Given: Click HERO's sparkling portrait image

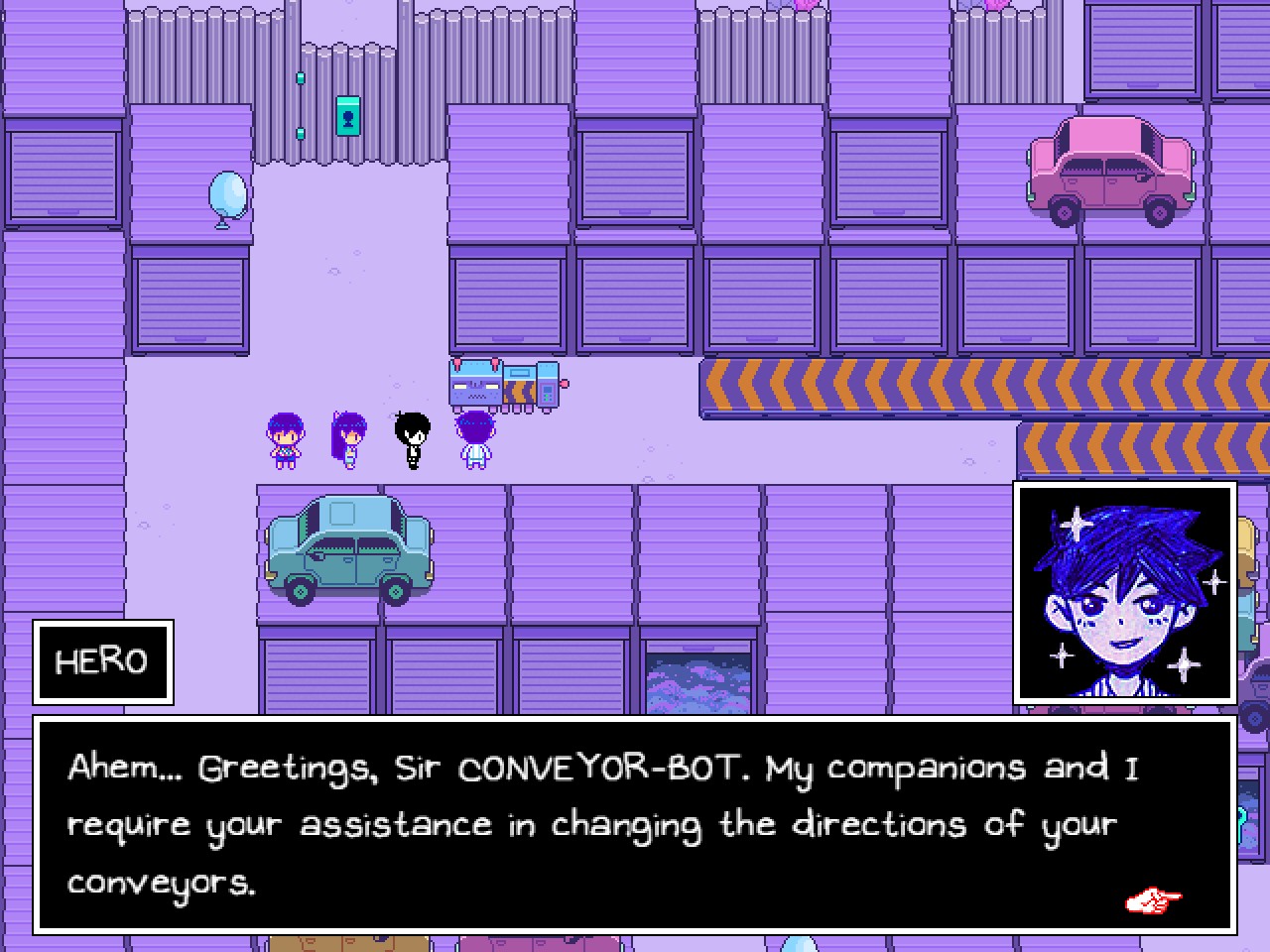Looking at the screenshot, I should [1126, 592].
